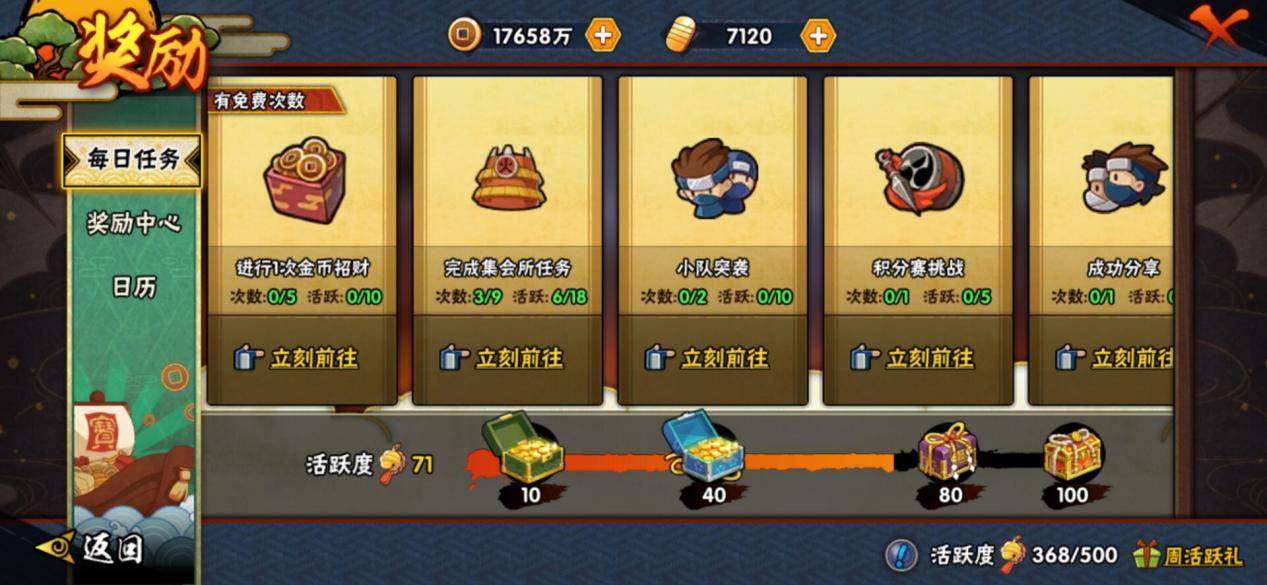The image size is (1267, 585).
Task: Add more gold ingots with the plus
Action: click(x=817, y=36)
